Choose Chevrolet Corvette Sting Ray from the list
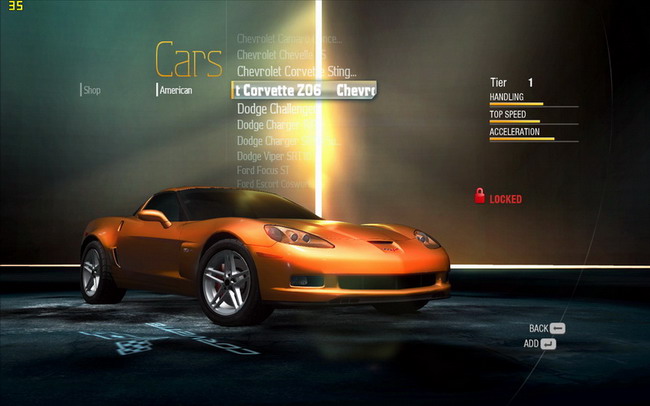 296,71
